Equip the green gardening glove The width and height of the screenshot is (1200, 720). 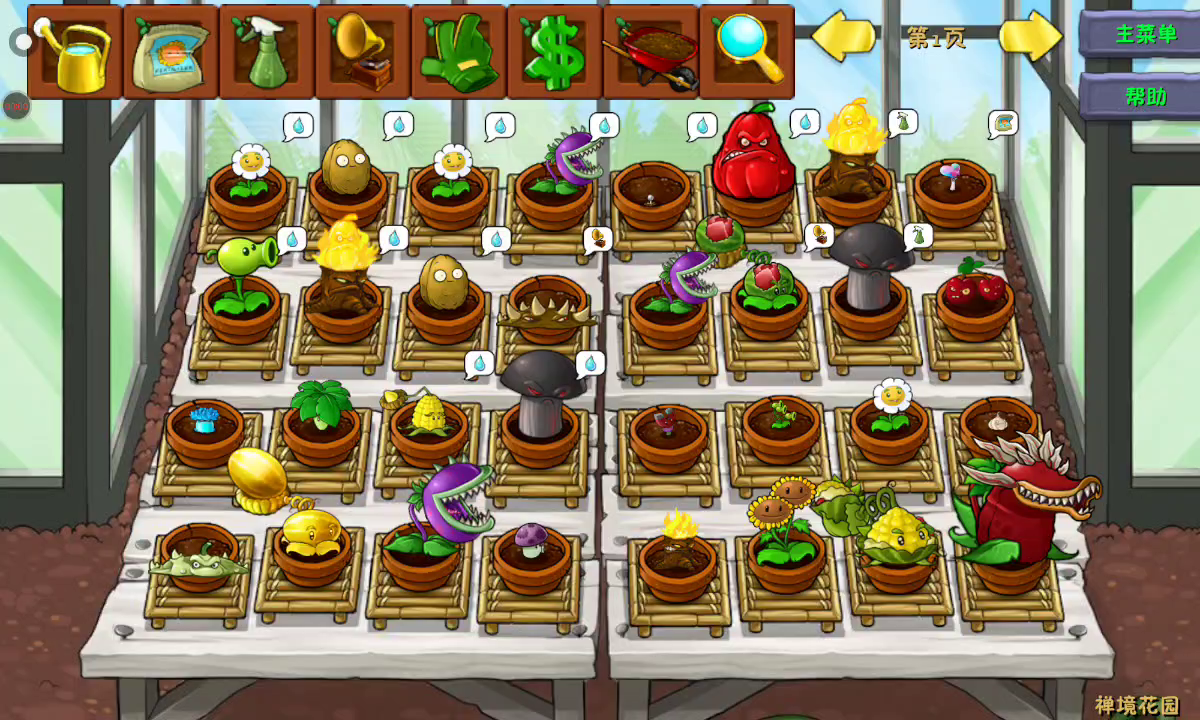[x=459, y=52]
